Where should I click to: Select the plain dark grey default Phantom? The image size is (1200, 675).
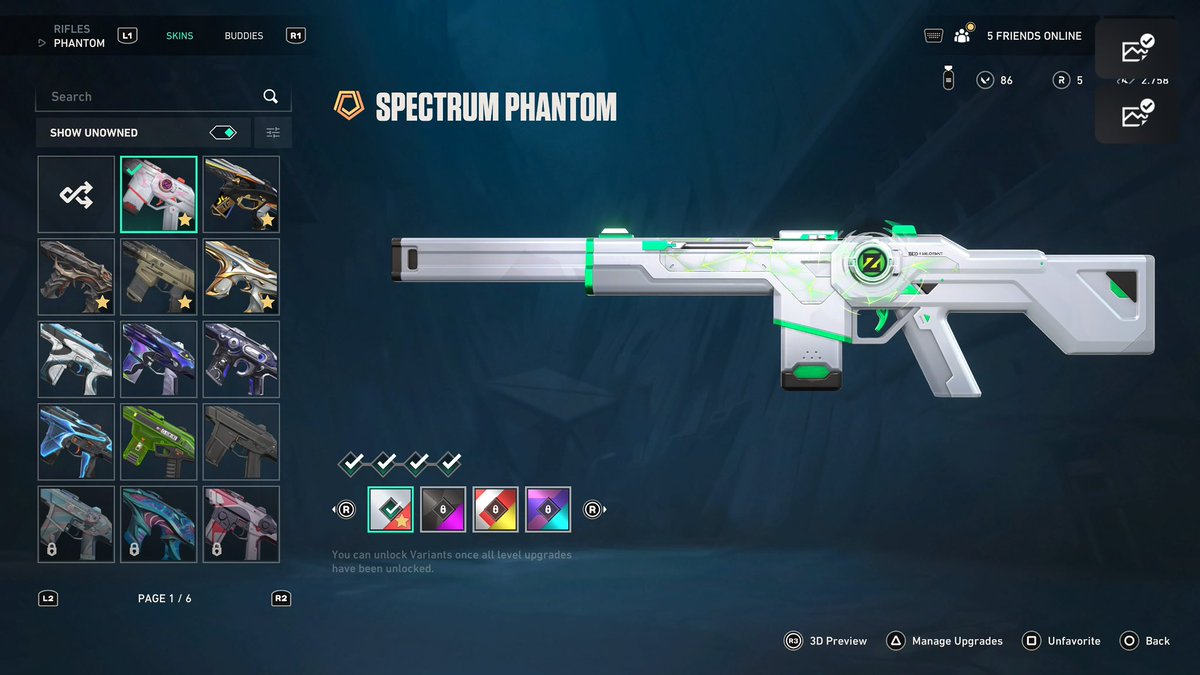(x=241, y=441)
